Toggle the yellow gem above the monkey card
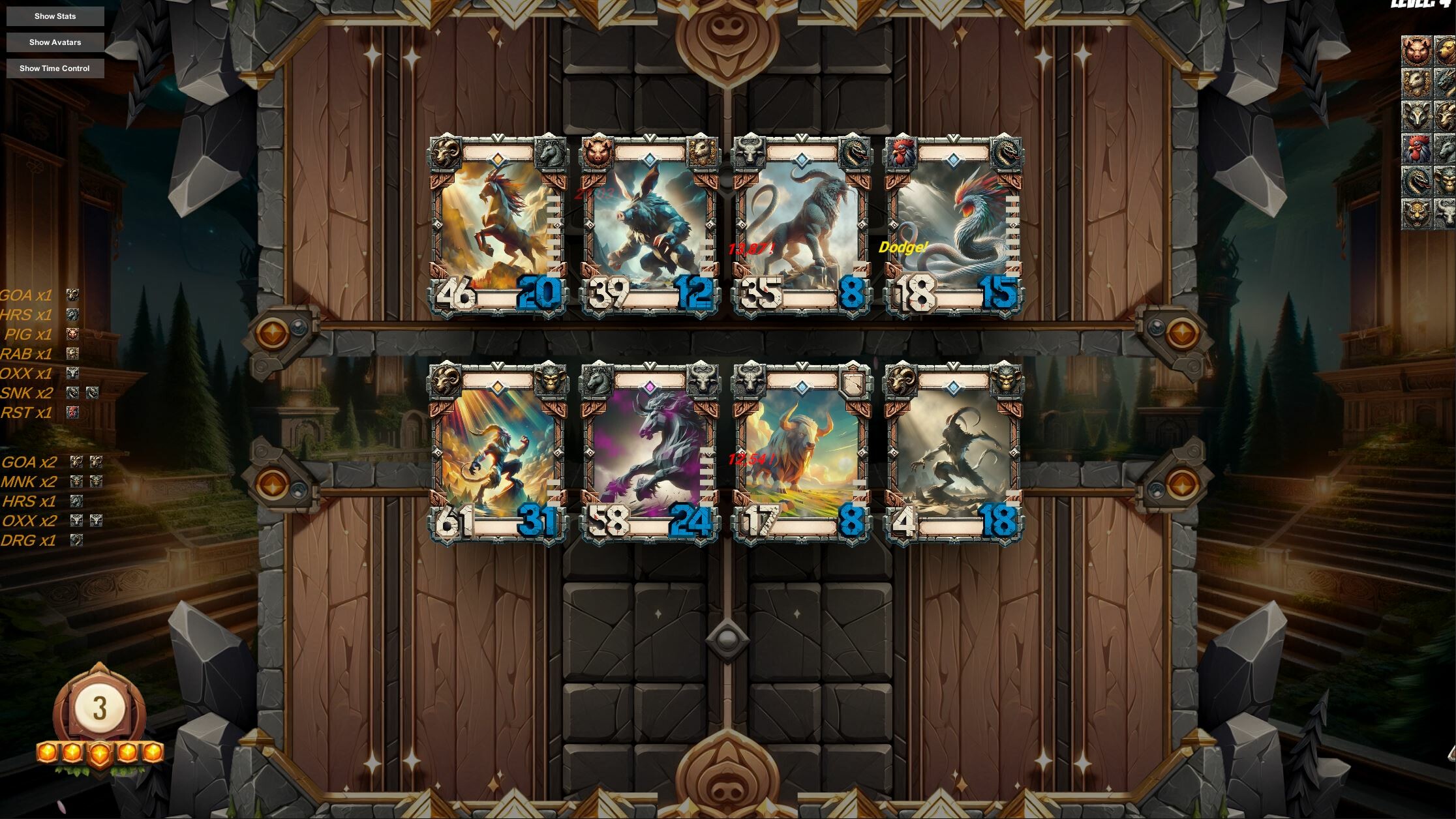Image resolution: width=1456 pixels, height=819 pixels. (x=498, y=386)
